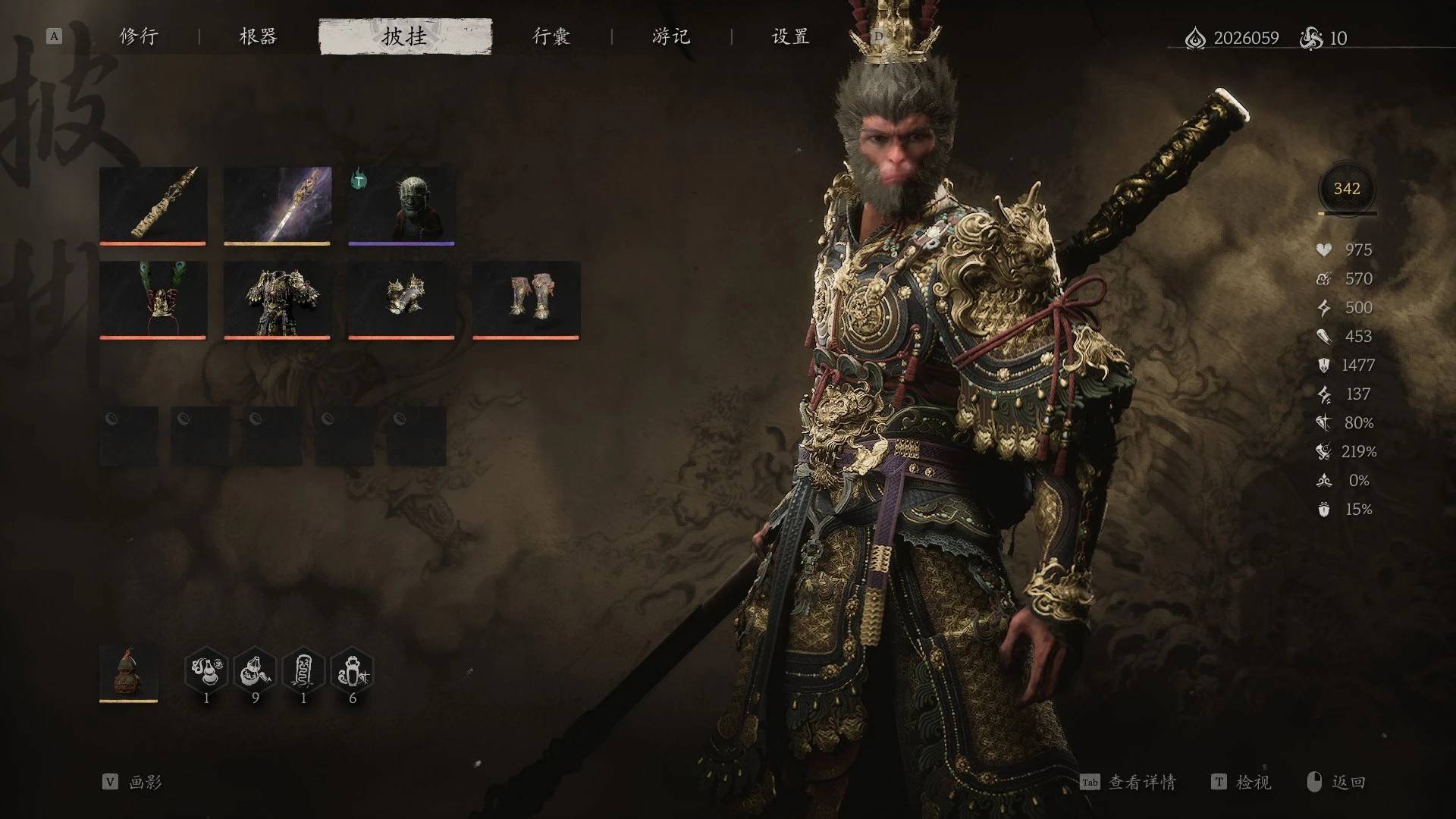Viewport: 1456px width, 819px height.
Task: Switch to the 修行 tab
Action: coord(139,36)
